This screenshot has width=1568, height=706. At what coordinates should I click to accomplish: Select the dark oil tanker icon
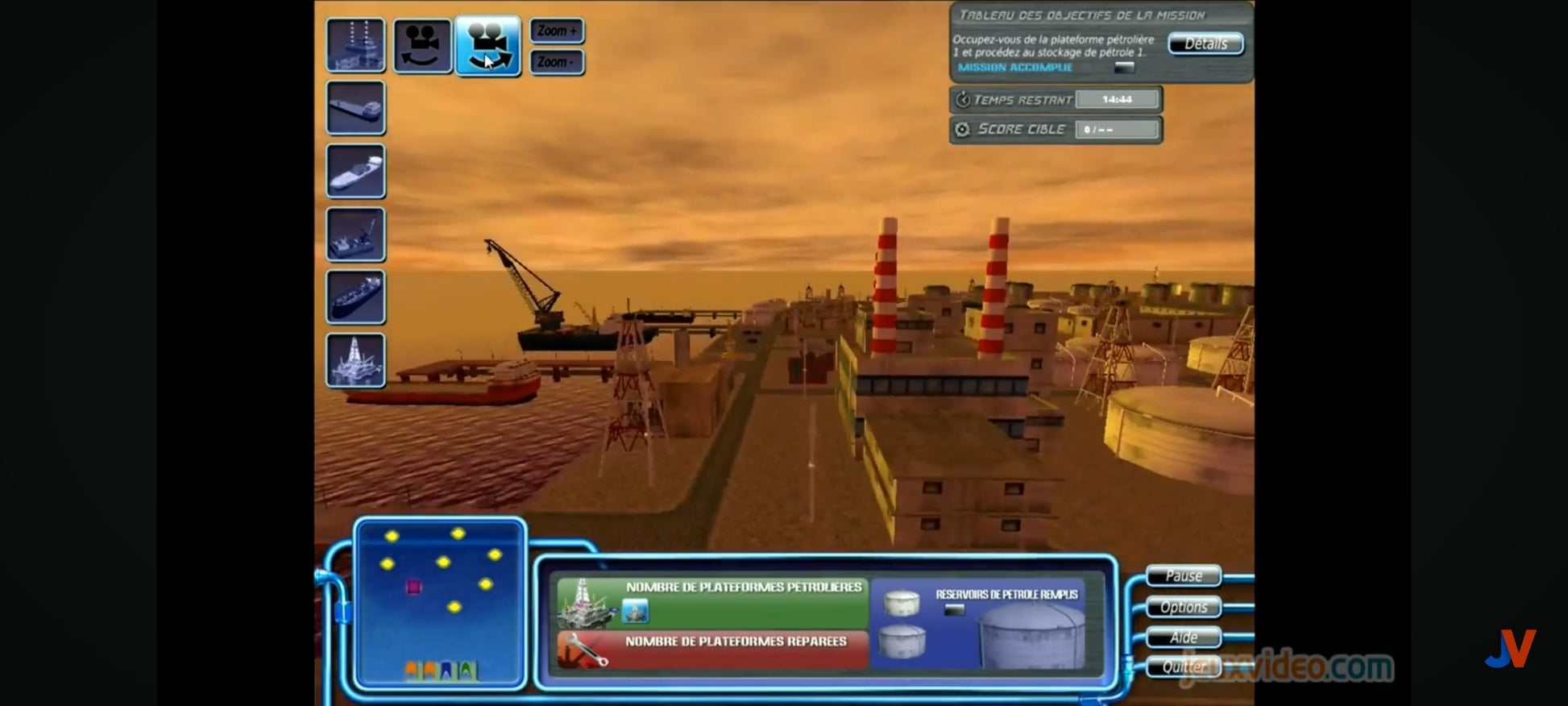coord(355,297)
